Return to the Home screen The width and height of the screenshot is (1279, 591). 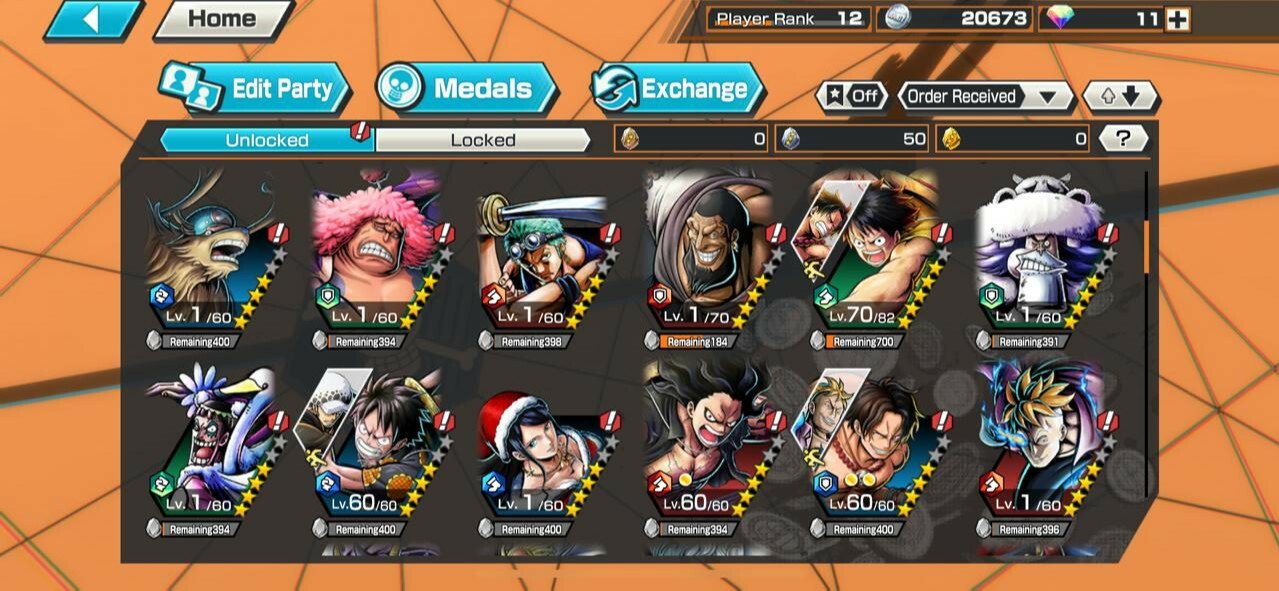pyautogui.click(x=221, y=19)
